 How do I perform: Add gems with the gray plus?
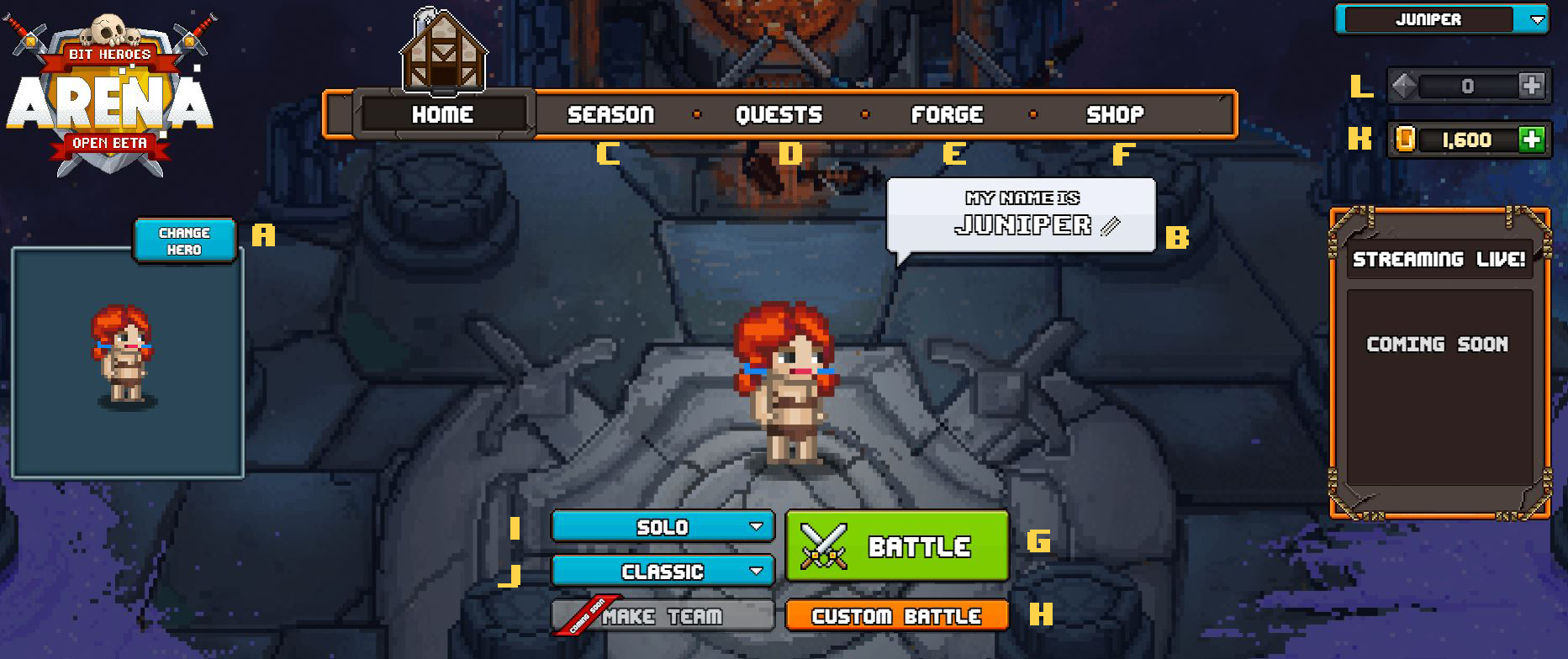tap(1532, 86)
